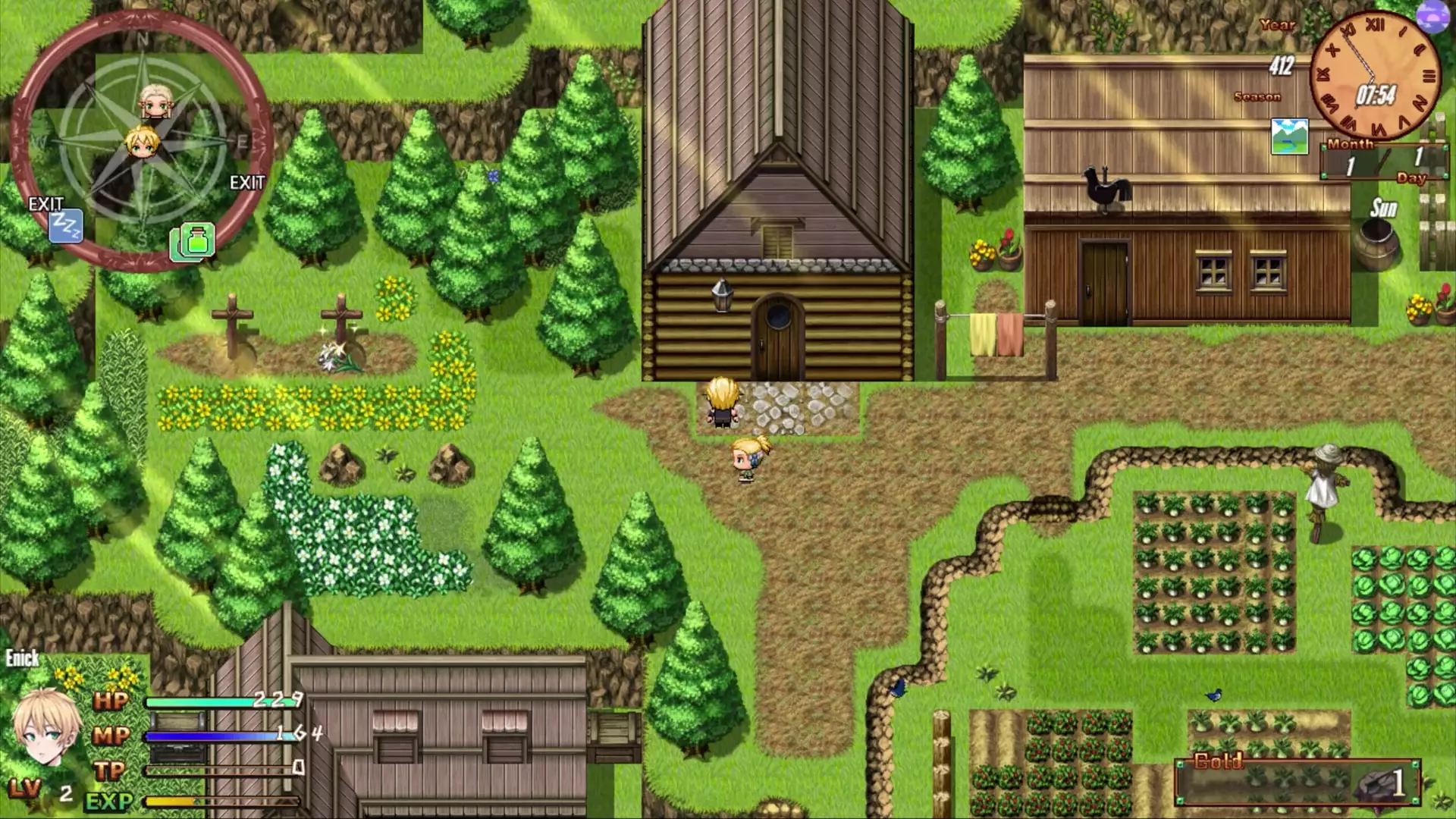This screenshot has height=819, width=1456.
Task: Click the wooden clock showing 07:54
Action: click(1374, 76)
